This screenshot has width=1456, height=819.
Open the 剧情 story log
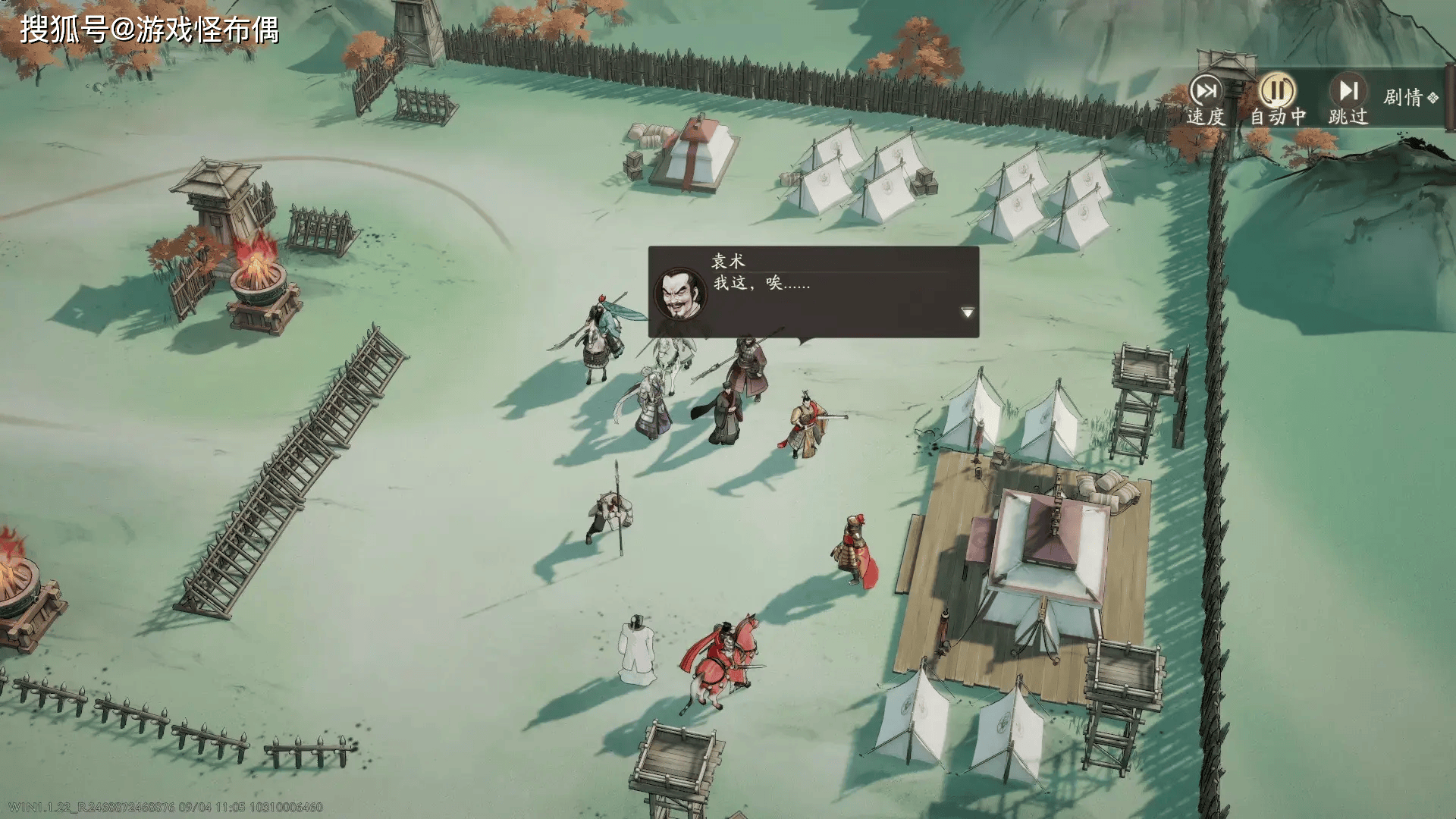point(1410,98)
